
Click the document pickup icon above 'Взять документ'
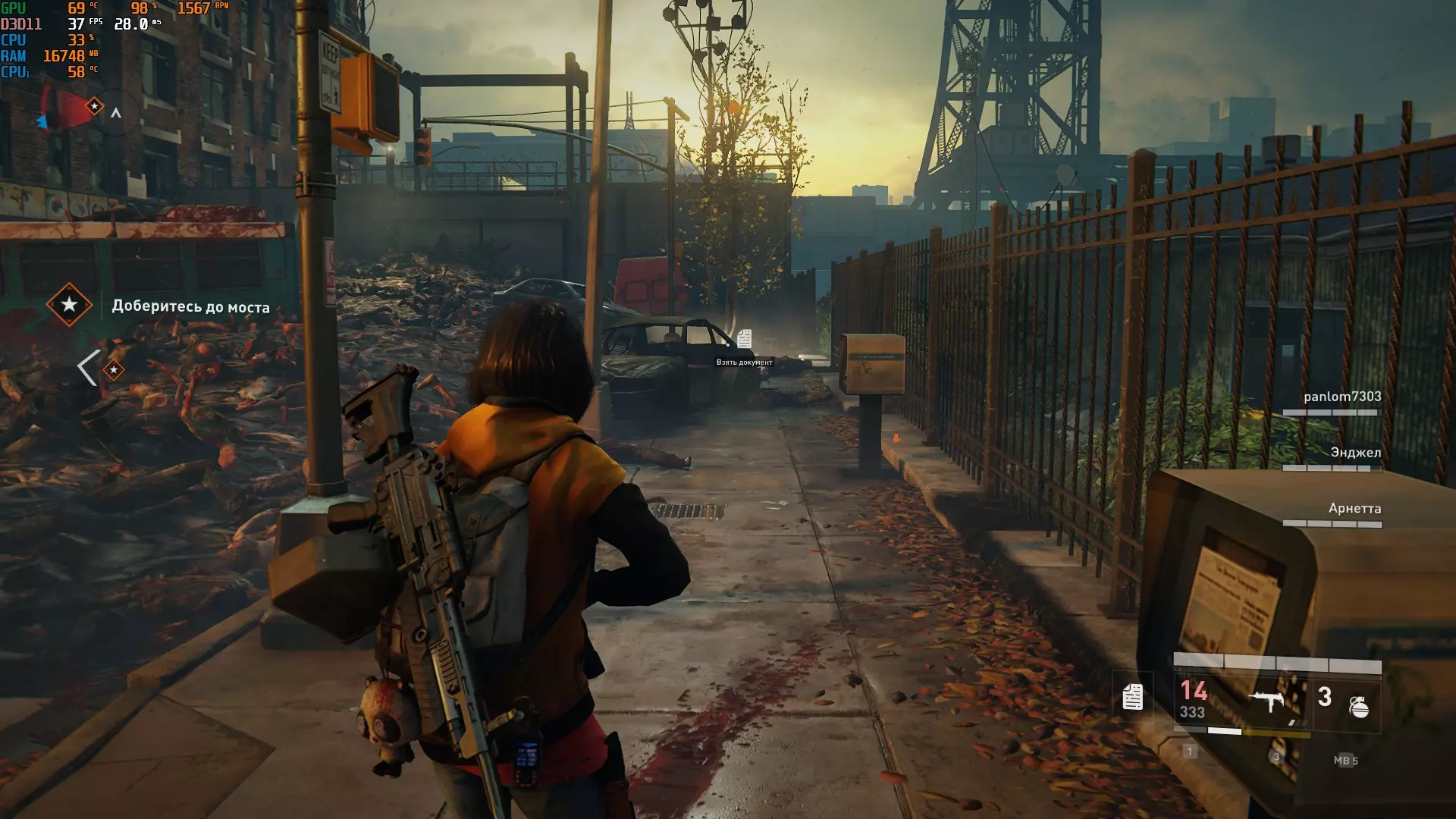click(744, 339)
